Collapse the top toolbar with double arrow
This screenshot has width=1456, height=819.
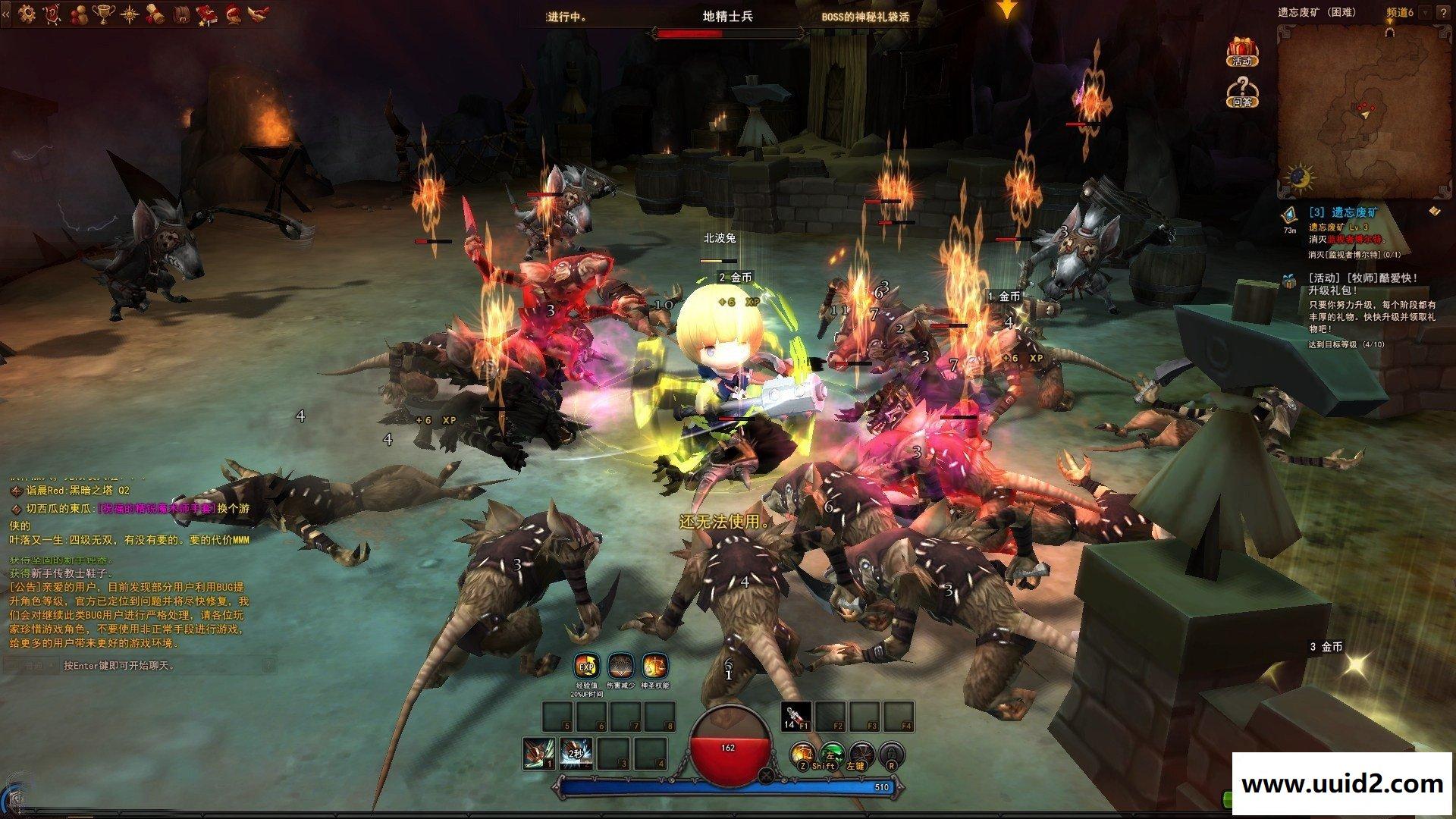(x=6, y=14)
